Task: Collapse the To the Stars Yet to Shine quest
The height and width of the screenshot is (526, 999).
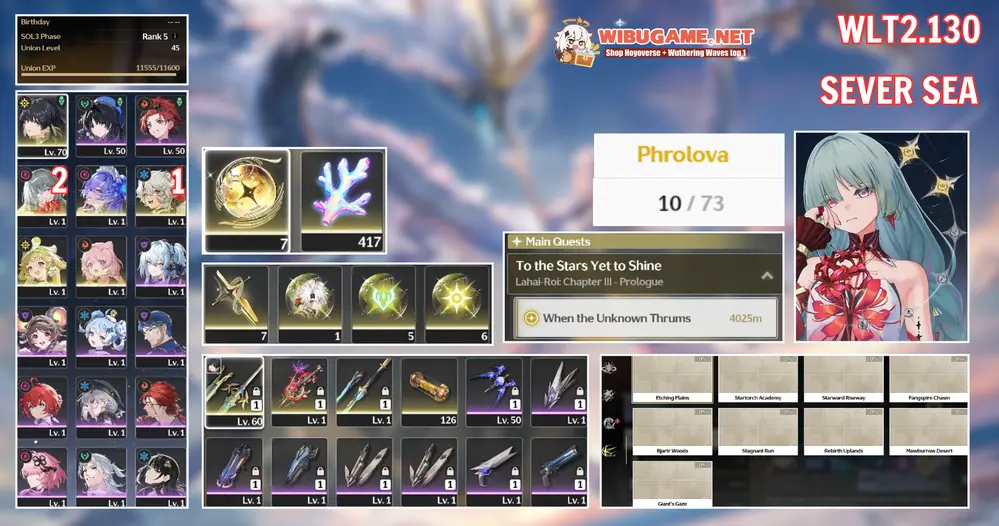Action: pos(767,274)
